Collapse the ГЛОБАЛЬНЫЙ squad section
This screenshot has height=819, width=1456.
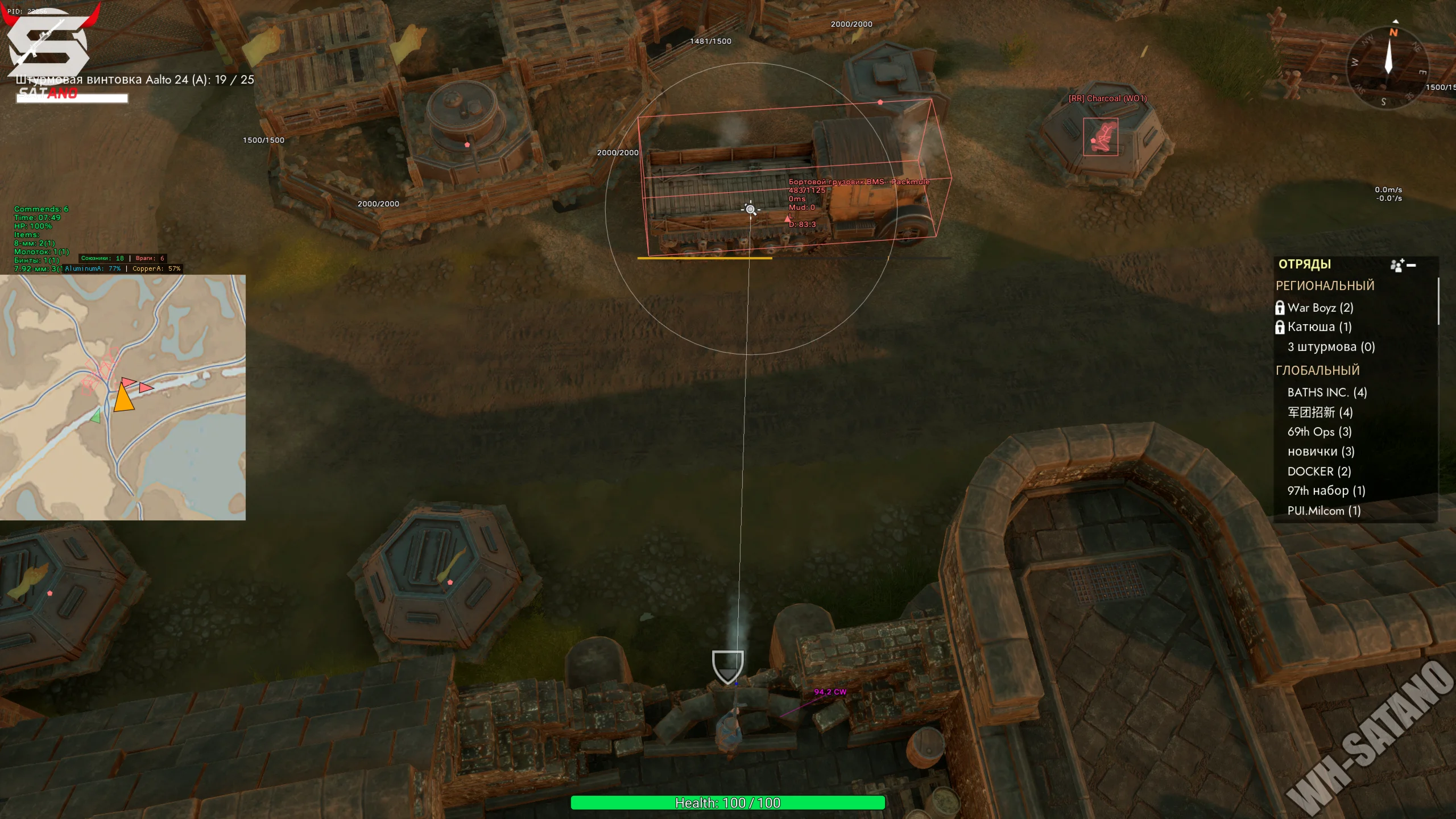(x=1317, y=370)
